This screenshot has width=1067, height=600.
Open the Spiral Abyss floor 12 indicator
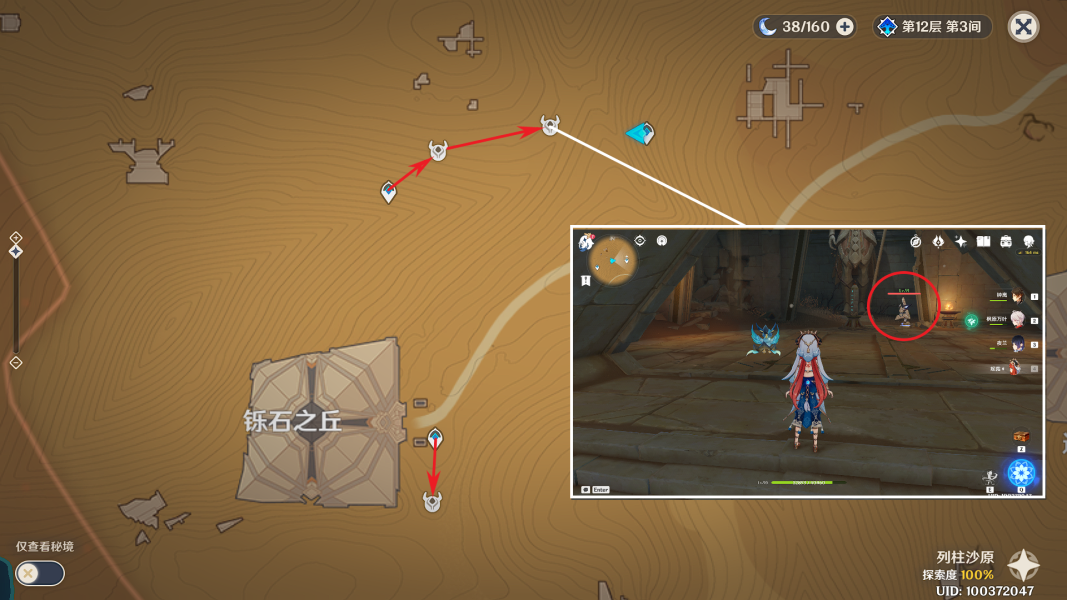click(933, 27)
